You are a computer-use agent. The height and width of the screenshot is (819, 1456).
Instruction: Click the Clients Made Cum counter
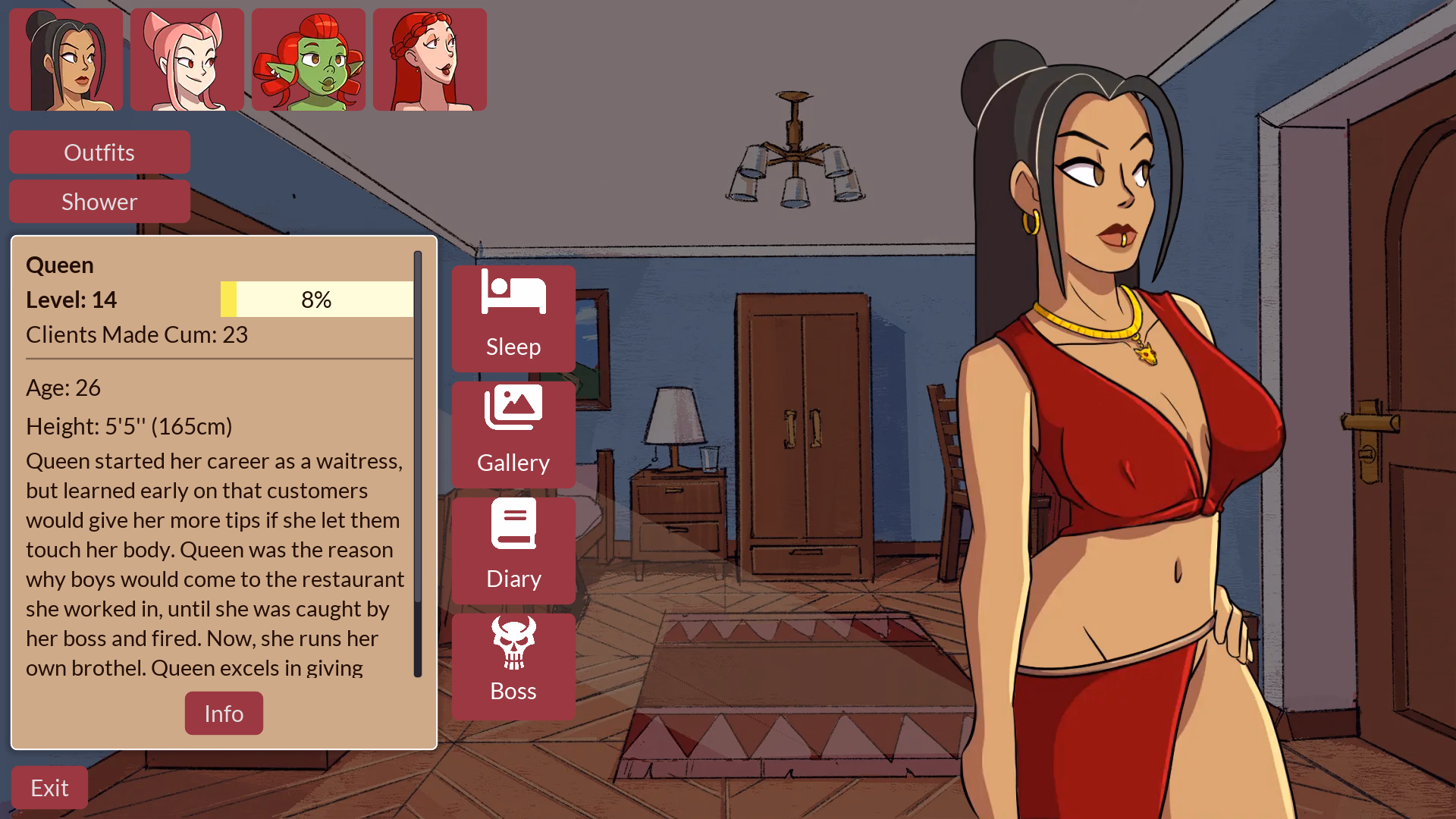(x=136, y=334)
